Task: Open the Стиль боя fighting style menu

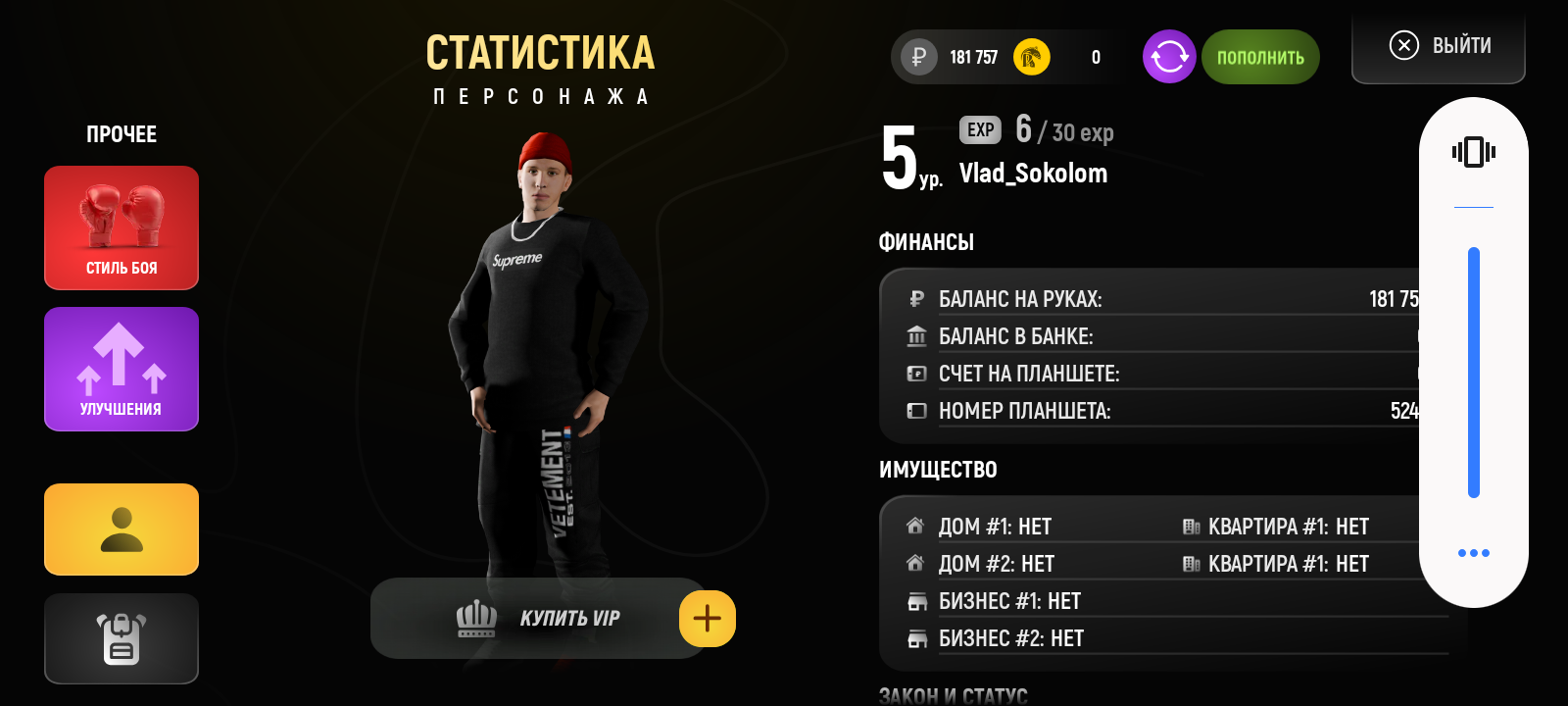Action: pos(122,227)
